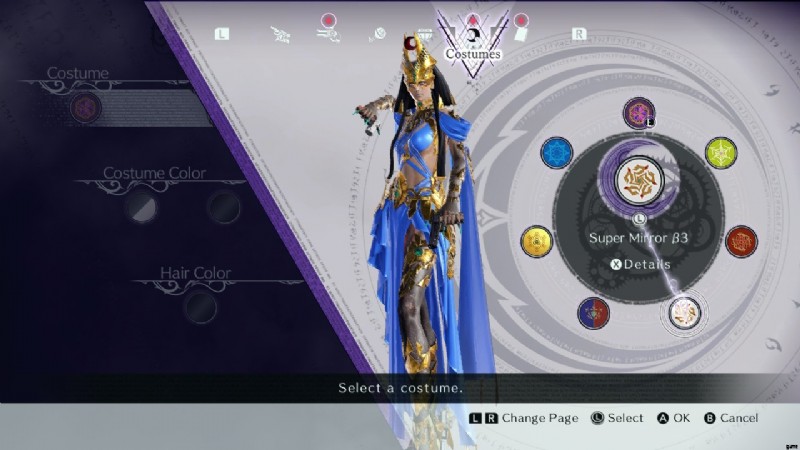Choose the dark red costume emblem
This screenshot has width=800, height=450.
741,241
